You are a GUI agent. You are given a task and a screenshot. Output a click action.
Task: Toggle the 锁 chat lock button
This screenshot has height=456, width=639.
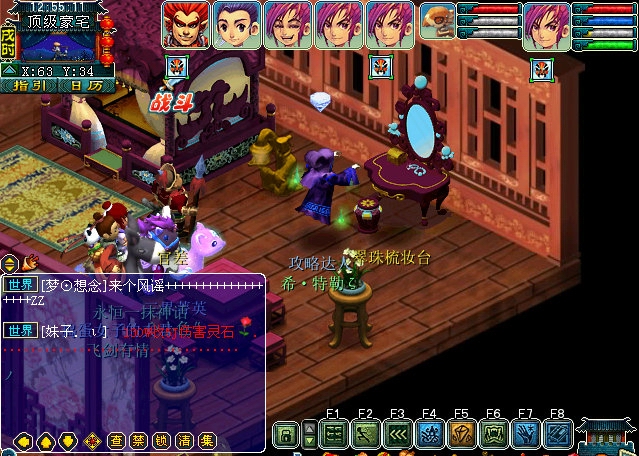tap(162, 440)
